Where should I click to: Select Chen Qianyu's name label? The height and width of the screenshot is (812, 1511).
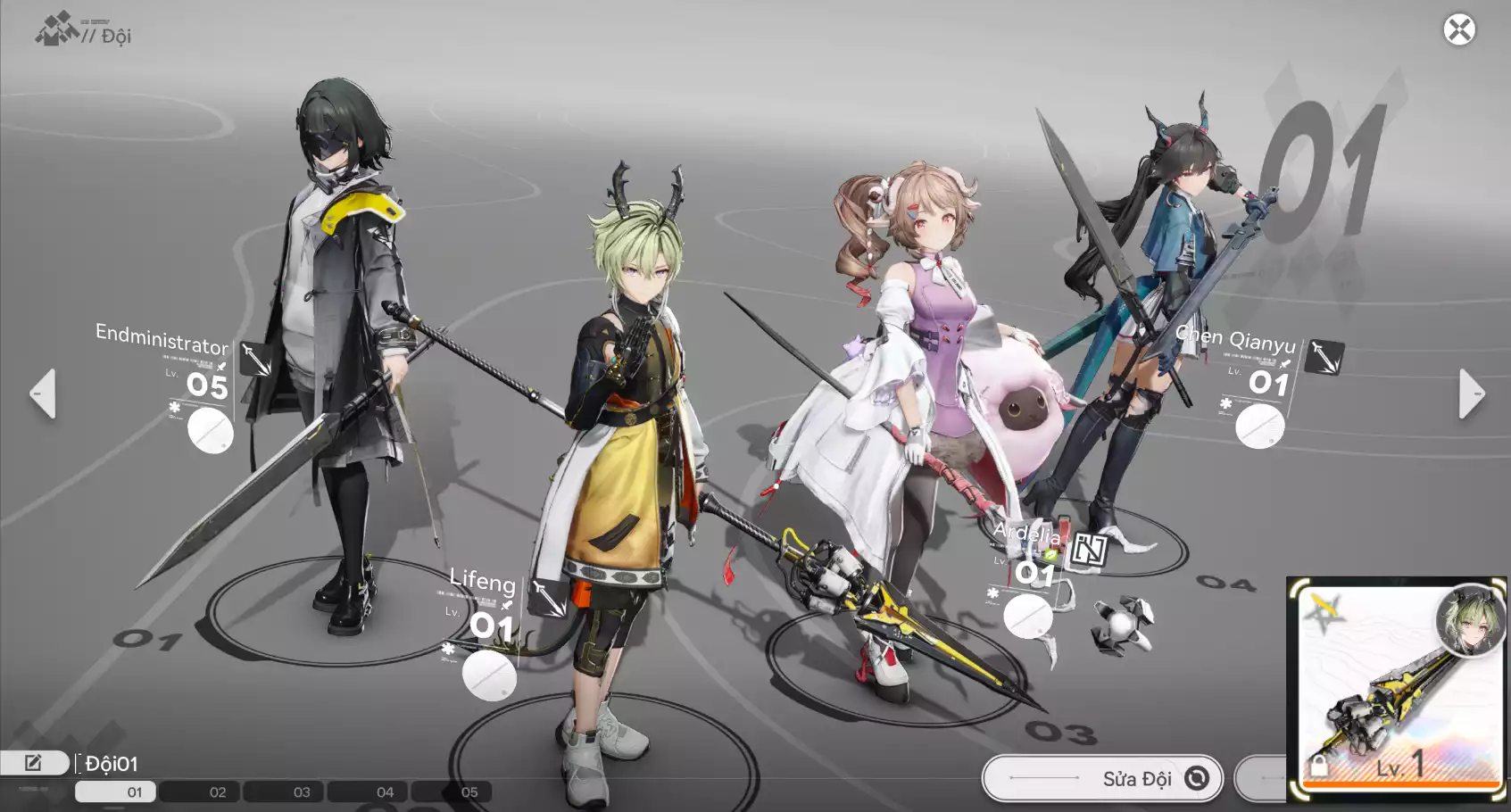1235,339
